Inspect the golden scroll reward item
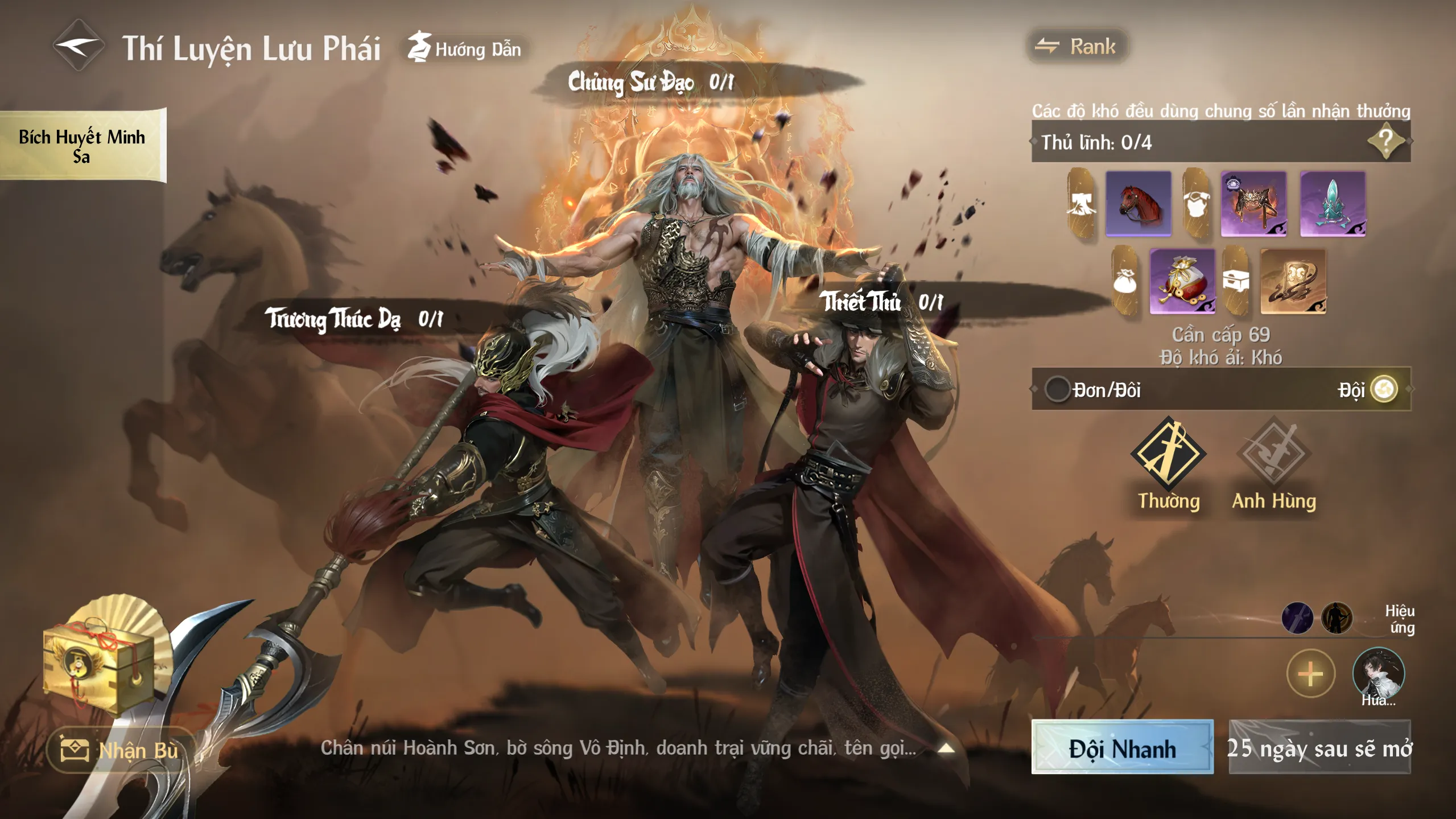Viewport: 1456px width, 819px height. coord(1293,281)
